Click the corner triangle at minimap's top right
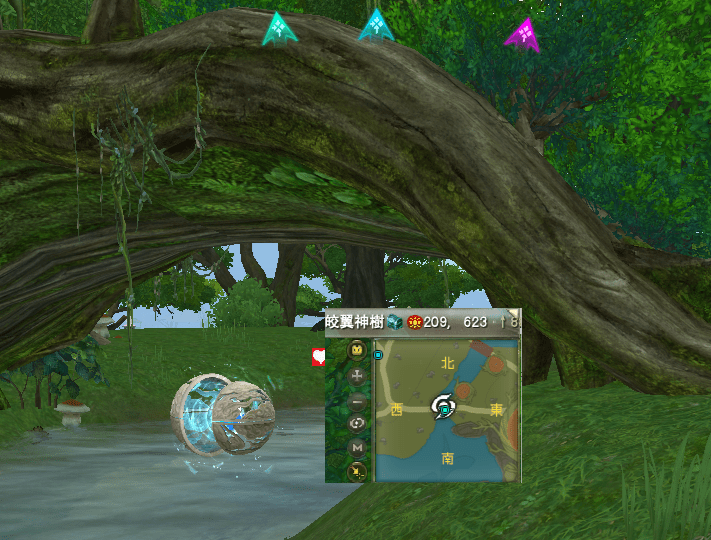The height and width of the screenshot is (540, 711). [x=515, y=313]
